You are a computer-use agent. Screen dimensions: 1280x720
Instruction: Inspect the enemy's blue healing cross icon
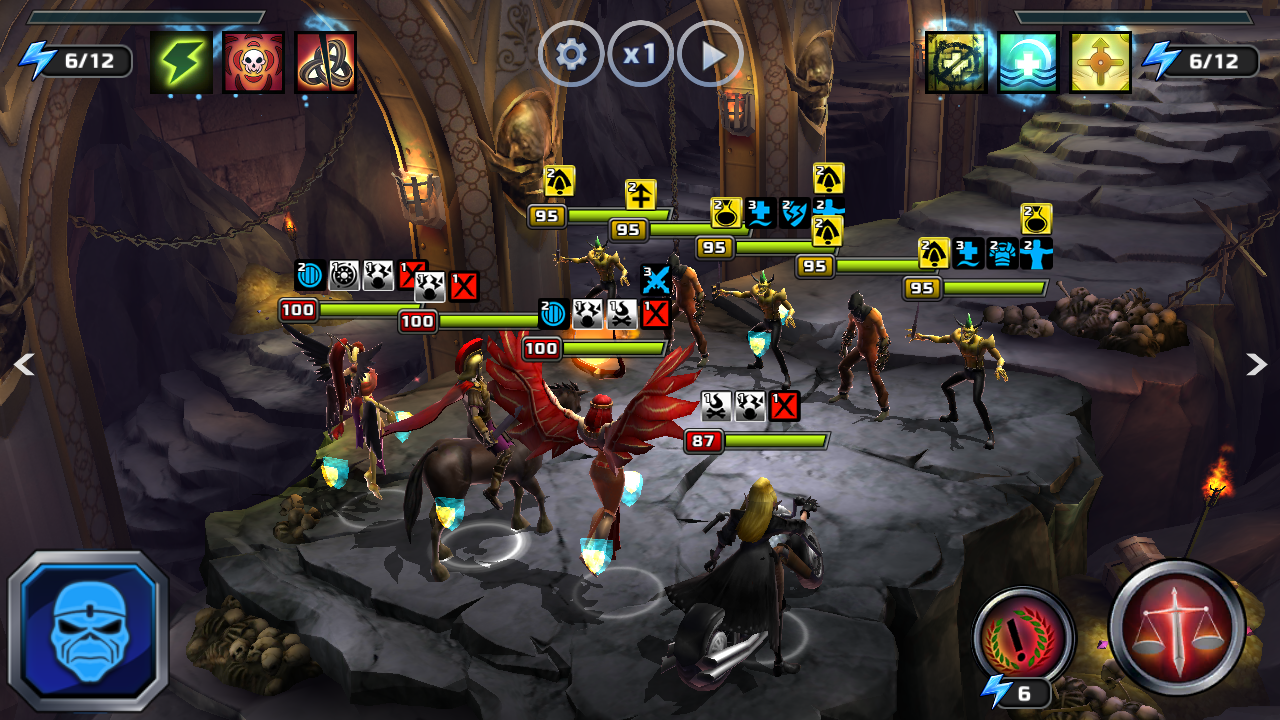[x=1028, y=62]
